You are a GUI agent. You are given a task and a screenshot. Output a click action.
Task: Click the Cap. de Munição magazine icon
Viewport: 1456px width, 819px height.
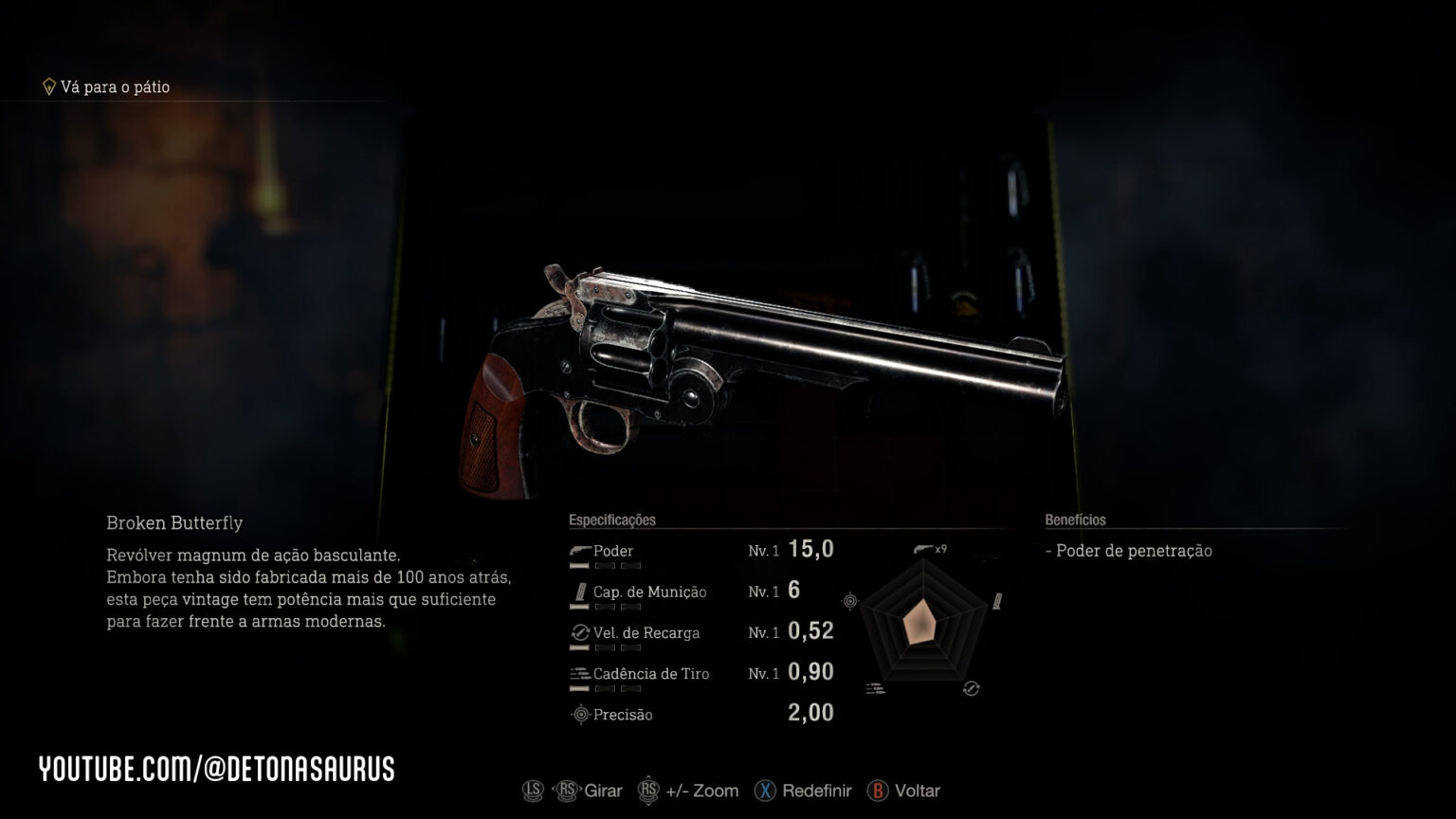(x=578, y=591)
